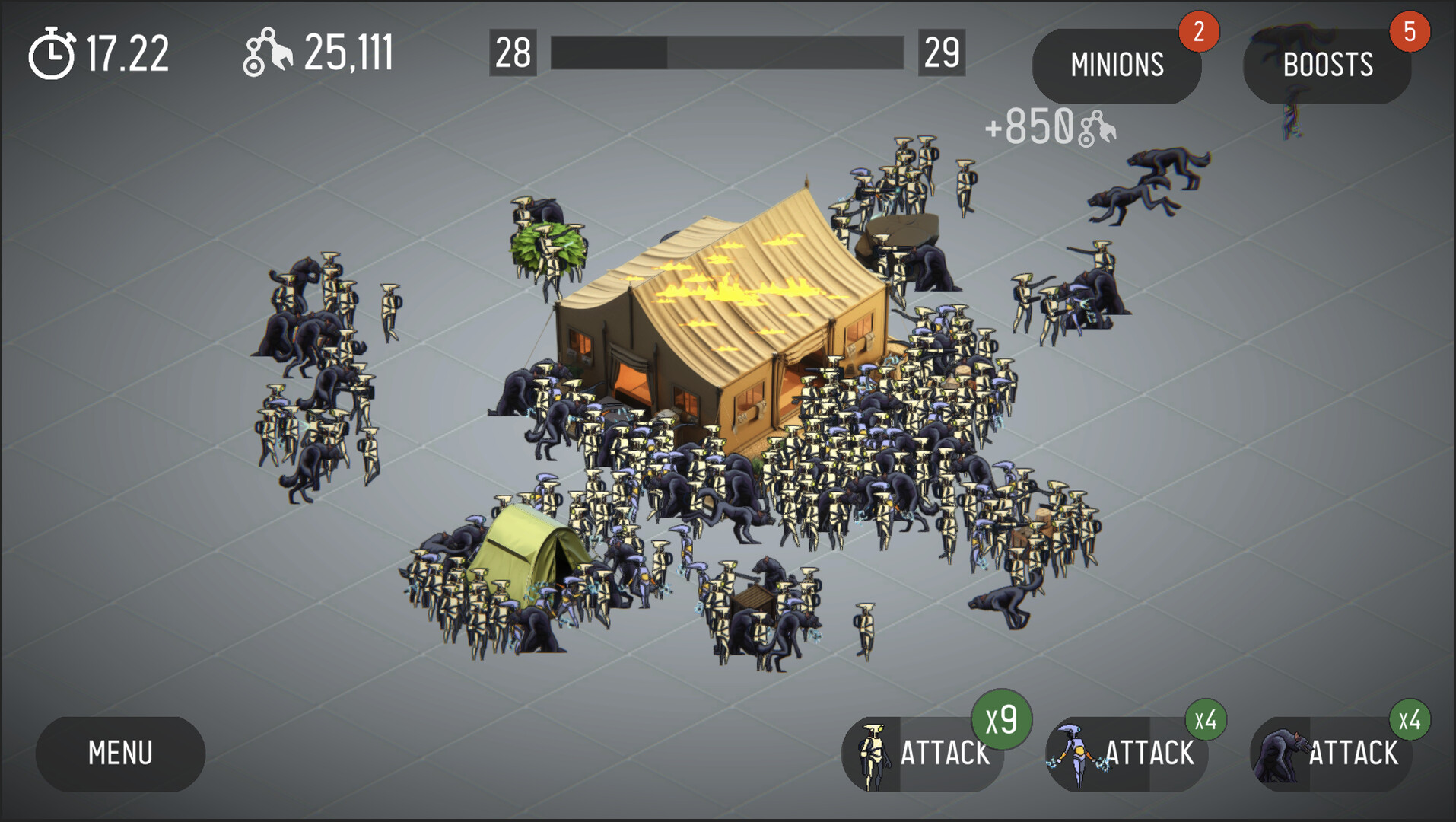Image resolution: width=1456 pixels, height=822 pixels.
Task: Open the MINIONS panel
Action: 1116,64
